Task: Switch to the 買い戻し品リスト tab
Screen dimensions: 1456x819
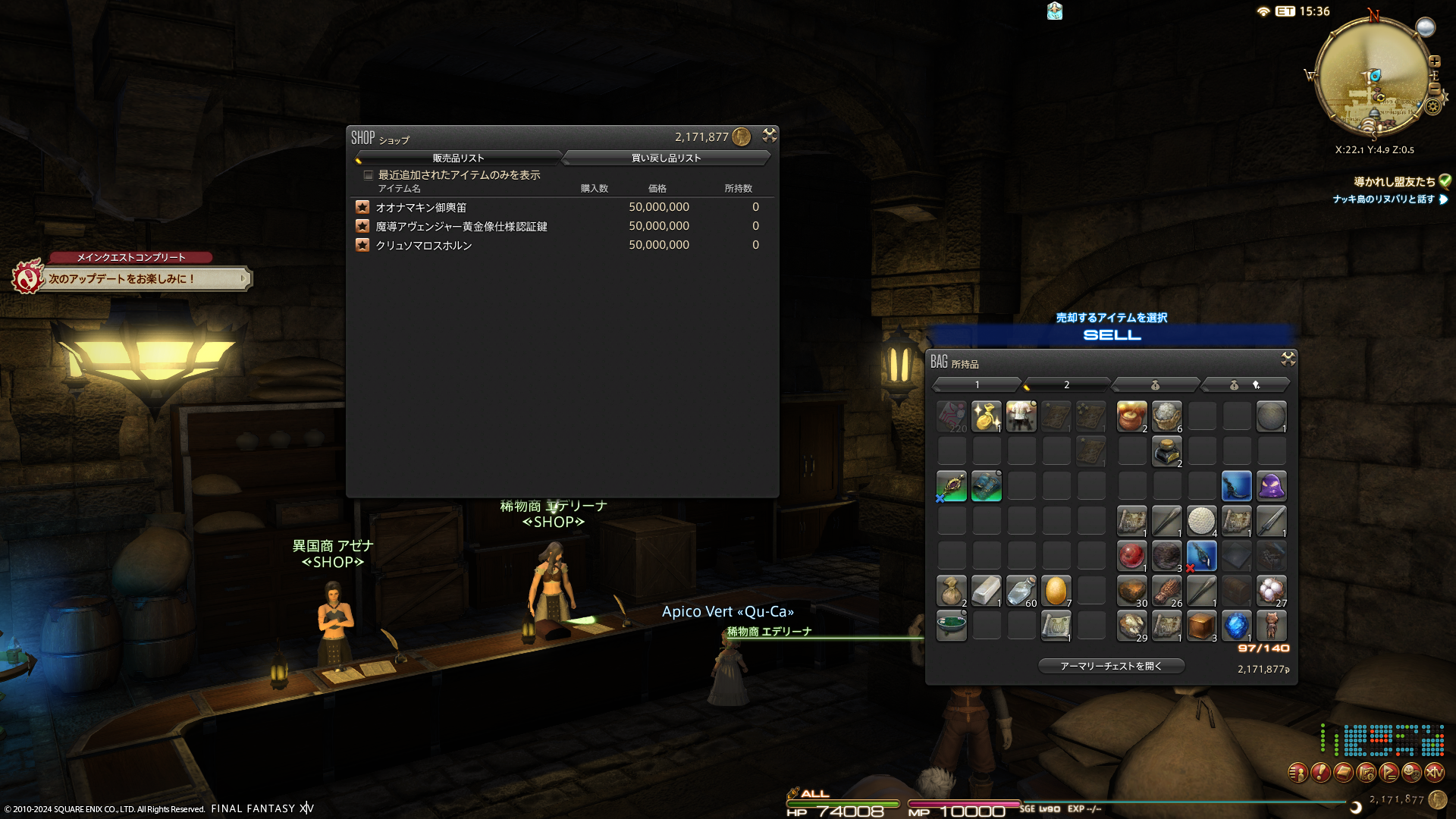Action: (666, 158)
